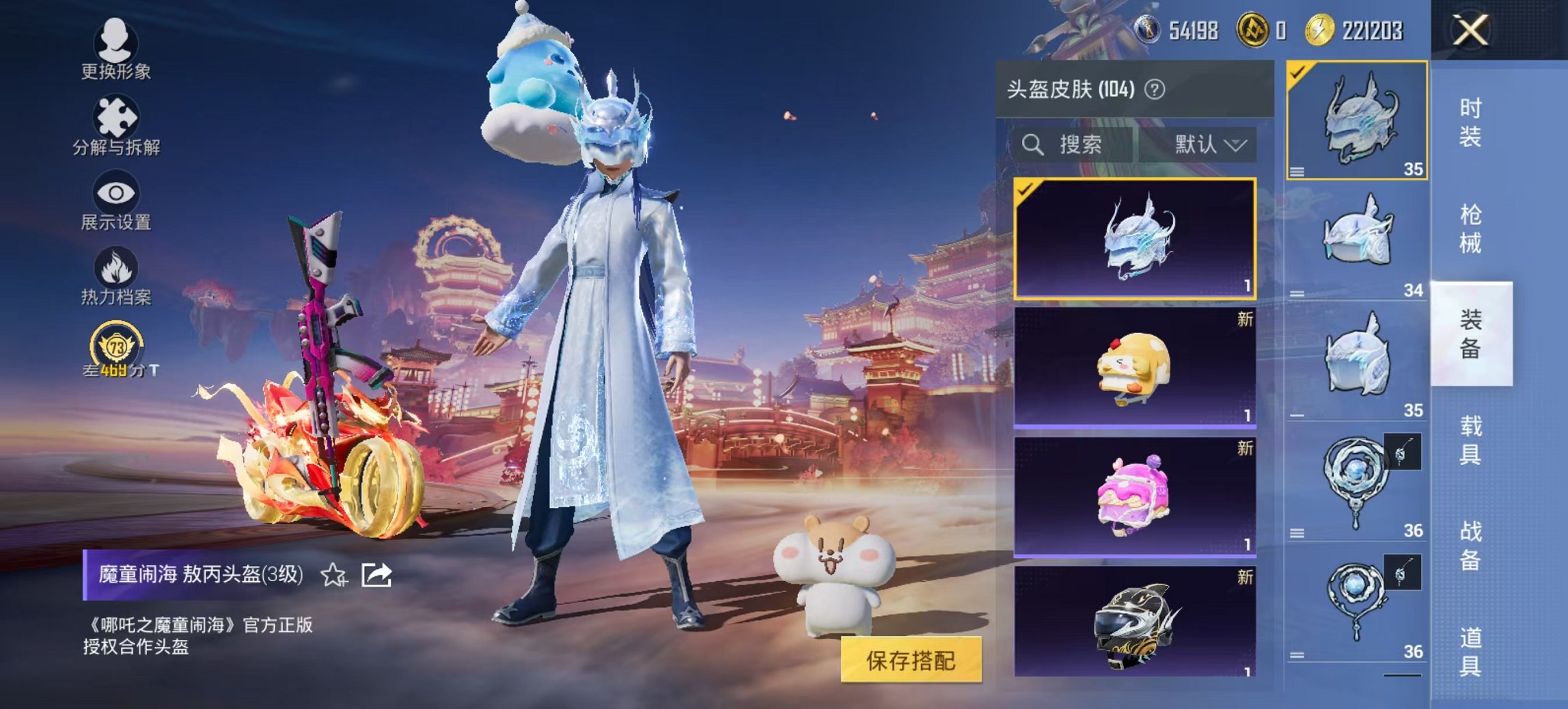
Task: Click the search magnifier in helmet panel
Action: 1032,144
